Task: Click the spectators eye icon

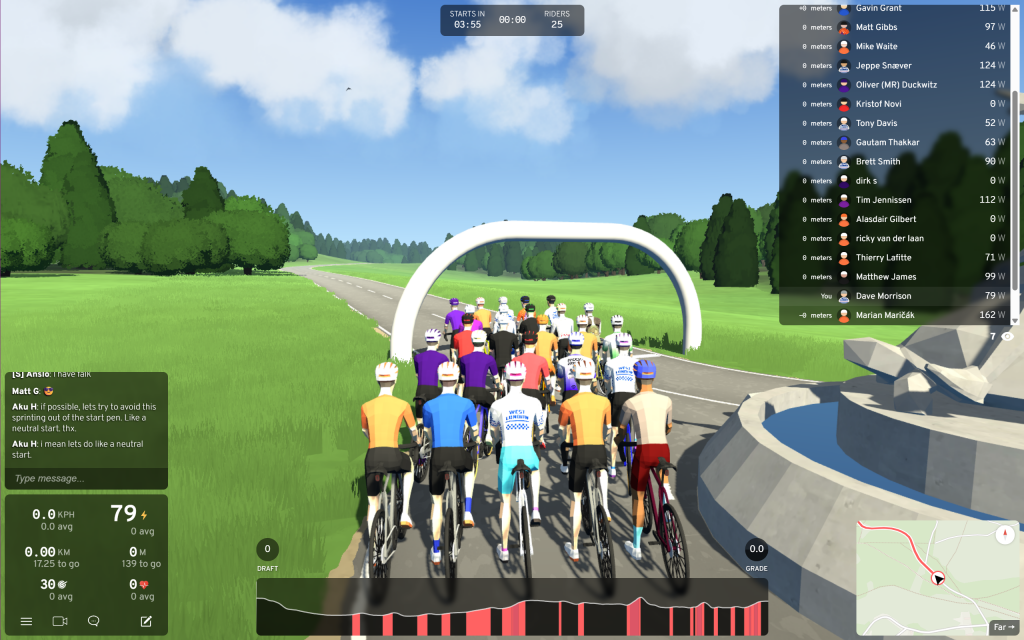Action: tap(1007, 337)
